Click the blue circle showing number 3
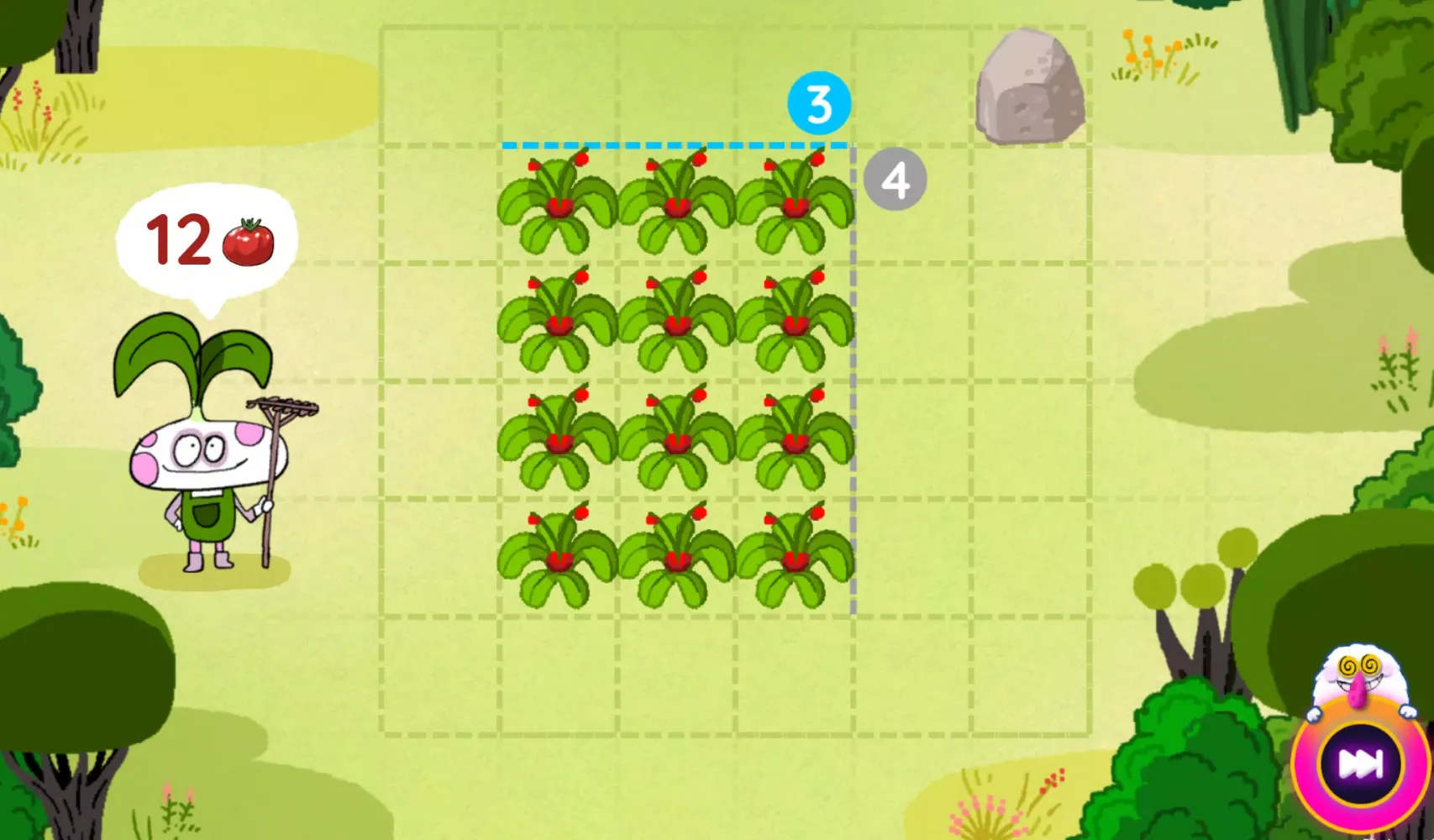 (817, 104)
